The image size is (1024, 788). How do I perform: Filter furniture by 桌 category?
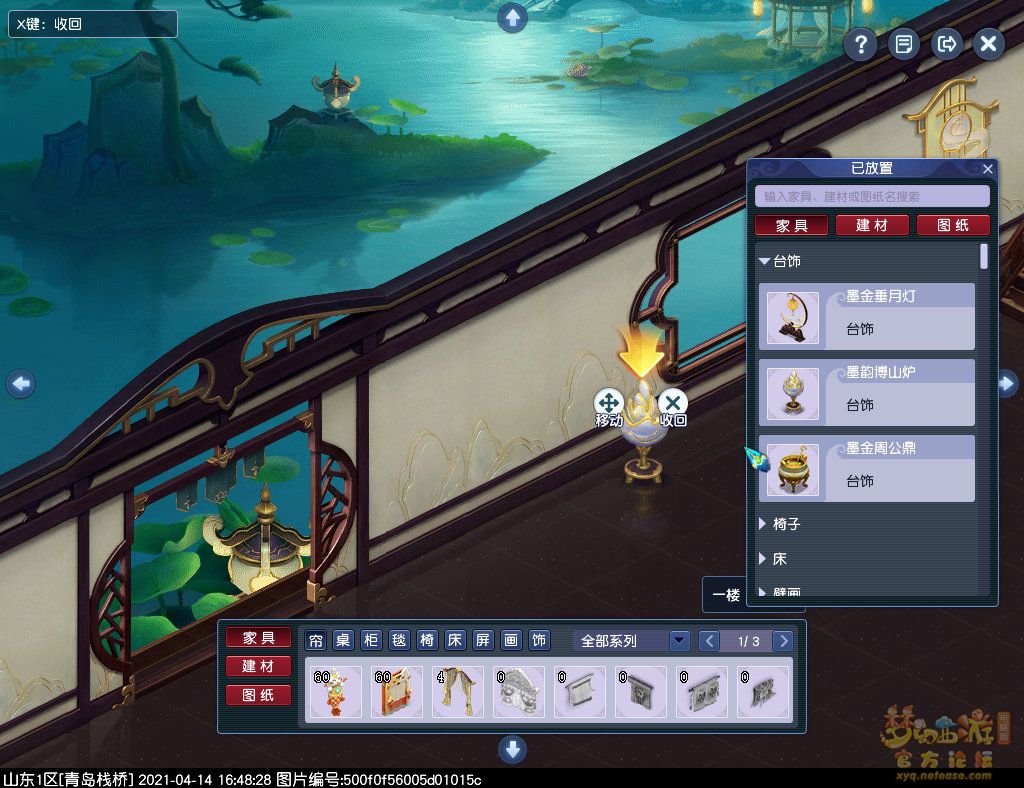pyautogui.click(x=343, y=641)
